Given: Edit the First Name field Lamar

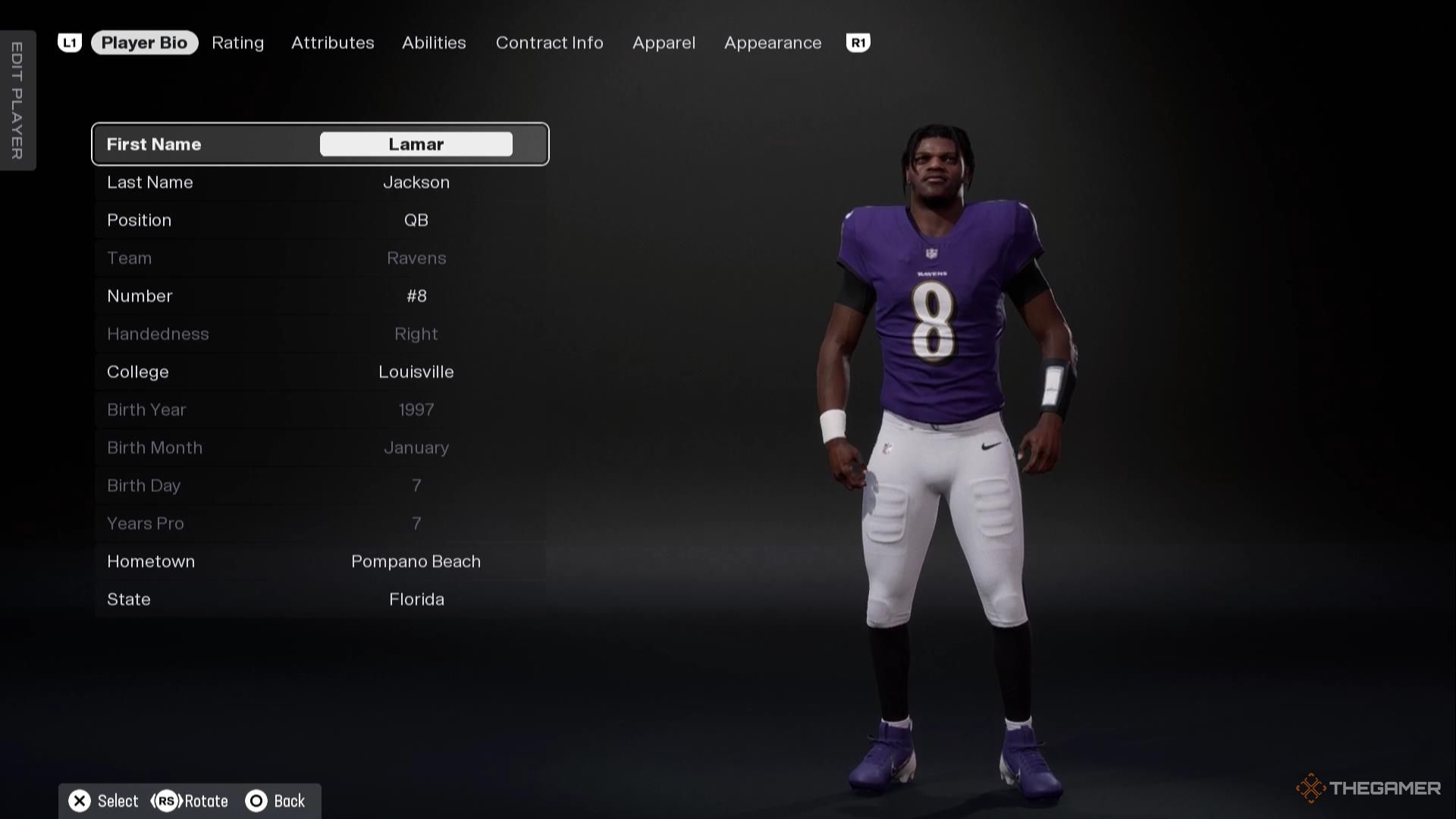Looking at the screenshot, I should coord(416,144).
